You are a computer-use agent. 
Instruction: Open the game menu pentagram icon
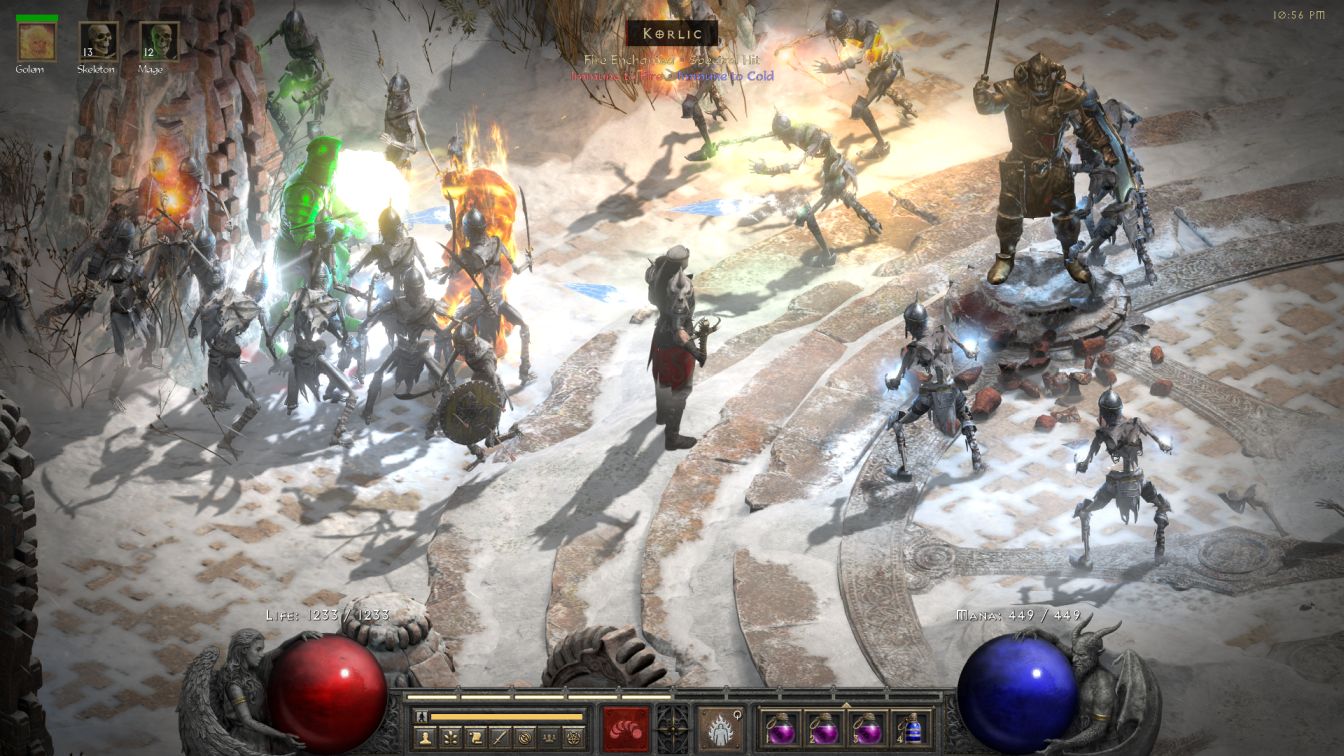[574, 738]
